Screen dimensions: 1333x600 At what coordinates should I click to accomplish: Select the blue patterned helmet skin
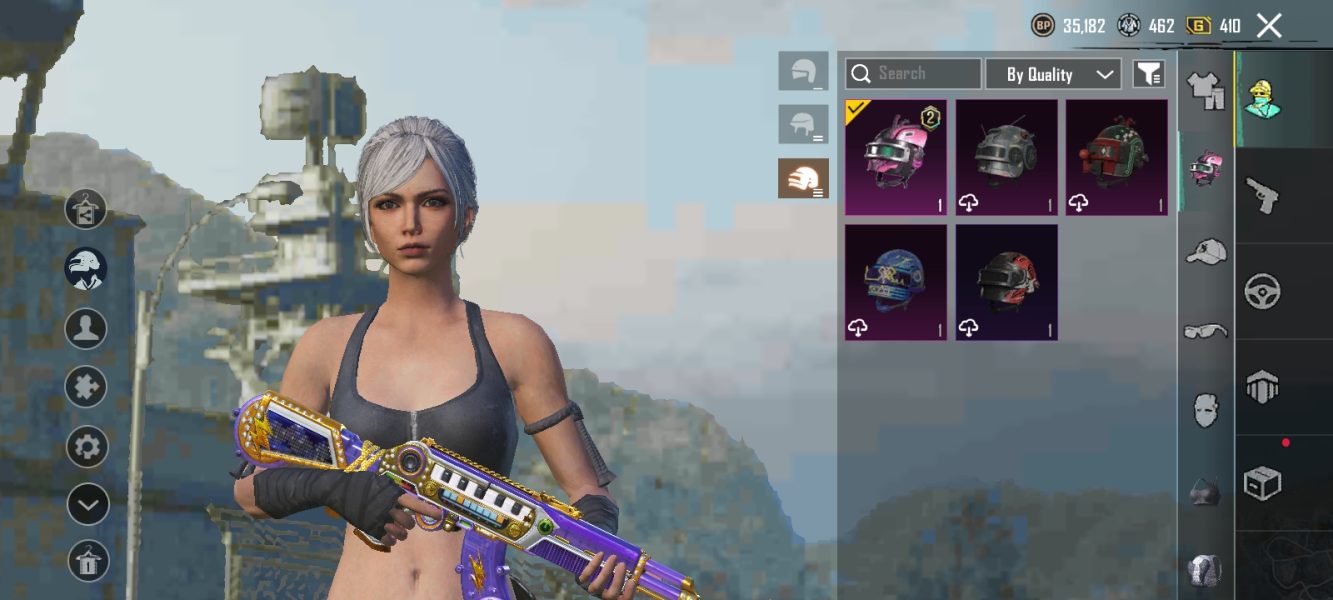(896, 282)
